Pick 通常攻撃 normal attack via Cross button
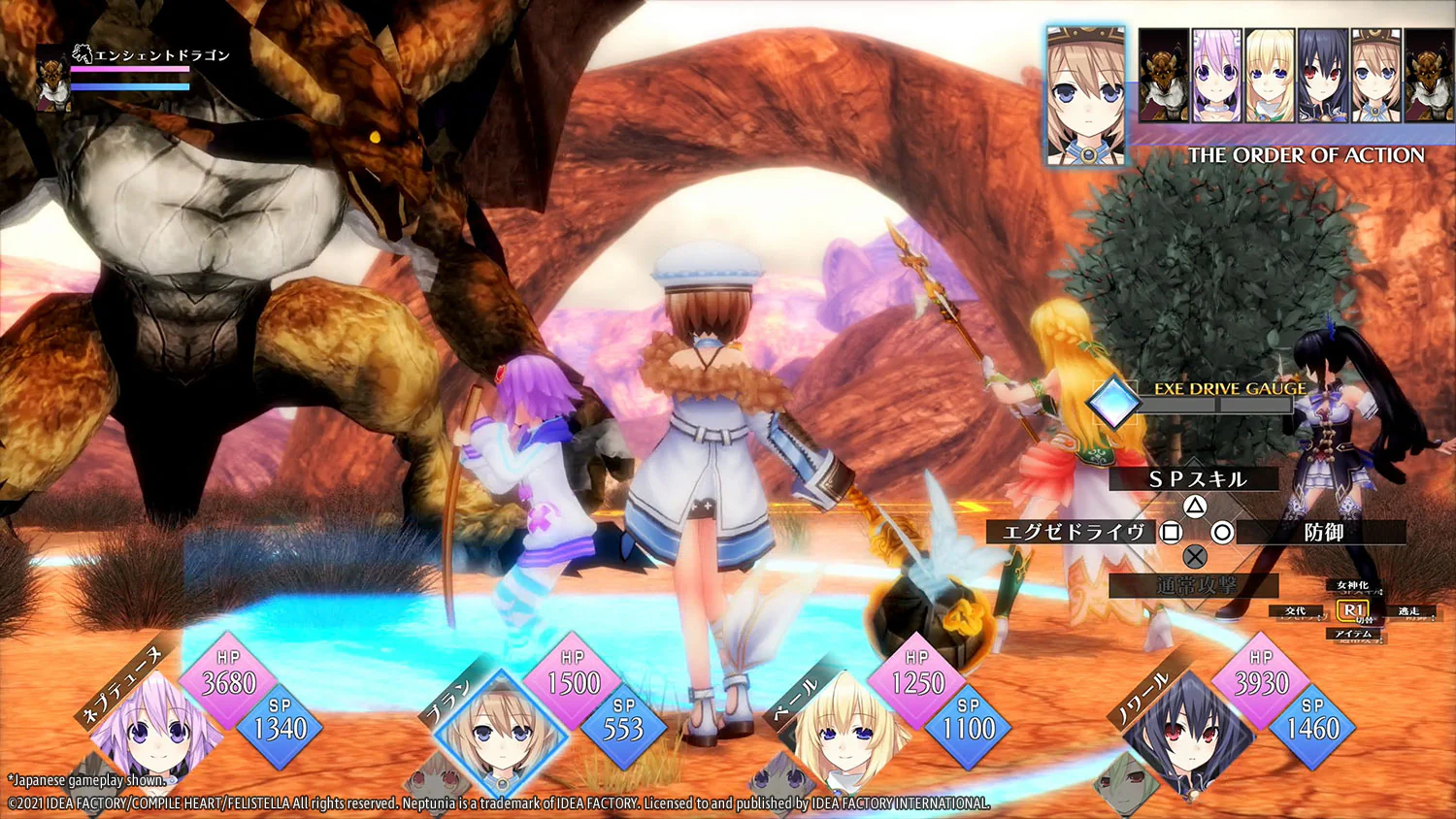Image resolution: width=1456 pixels, height=819 pixels. [1196, 585]
